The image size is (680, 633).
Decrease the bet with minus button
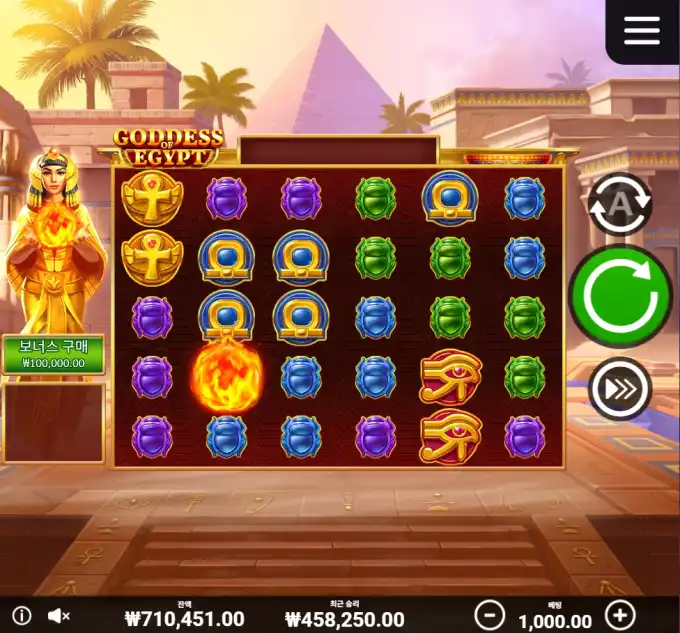click(489, 614)
